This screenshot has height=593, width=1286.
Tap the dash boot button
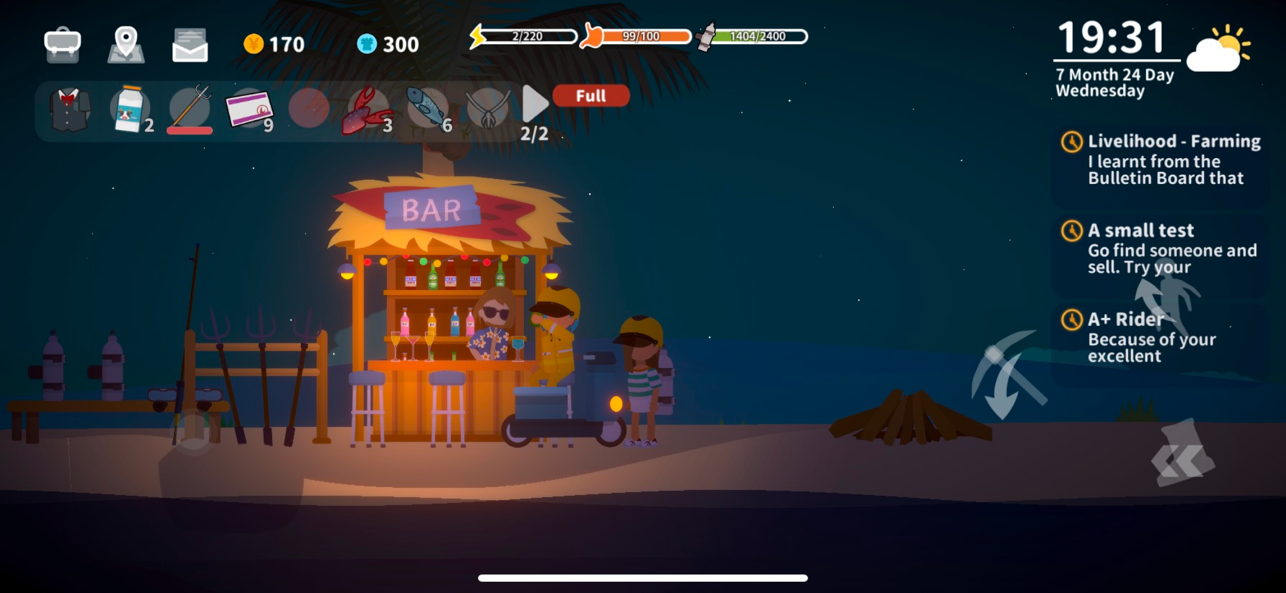click(1184, 455)
